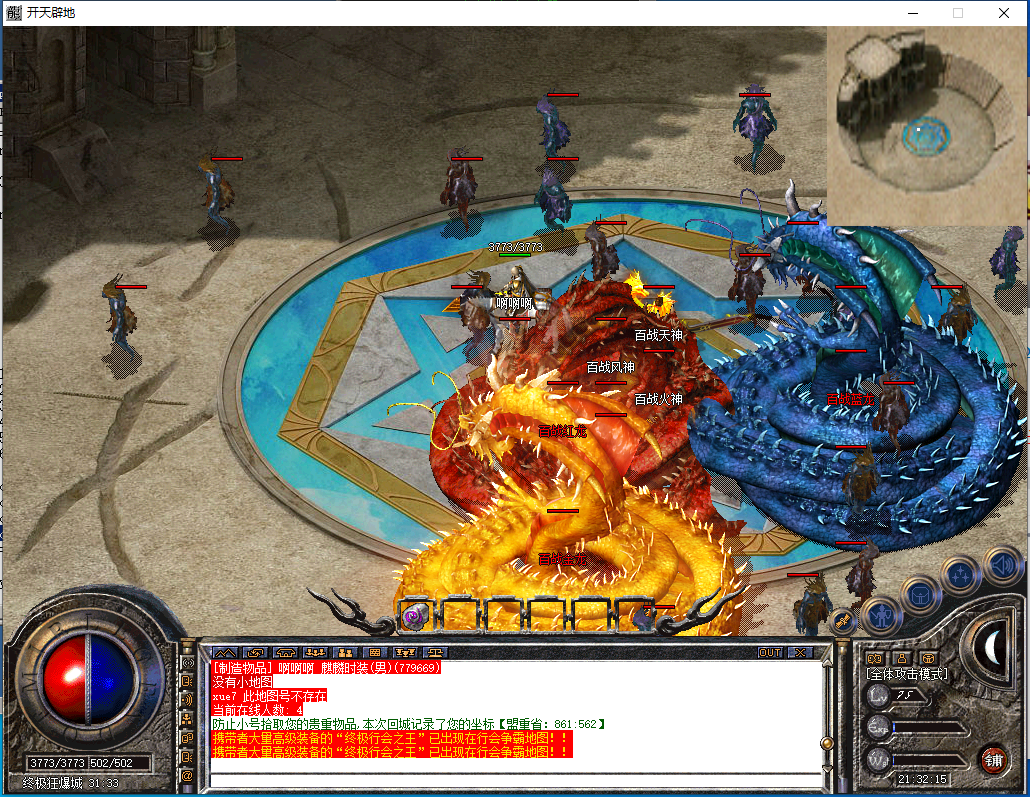
Task: Open the first mountain-shaped chat toolbar icon
Action: (225, 652)
